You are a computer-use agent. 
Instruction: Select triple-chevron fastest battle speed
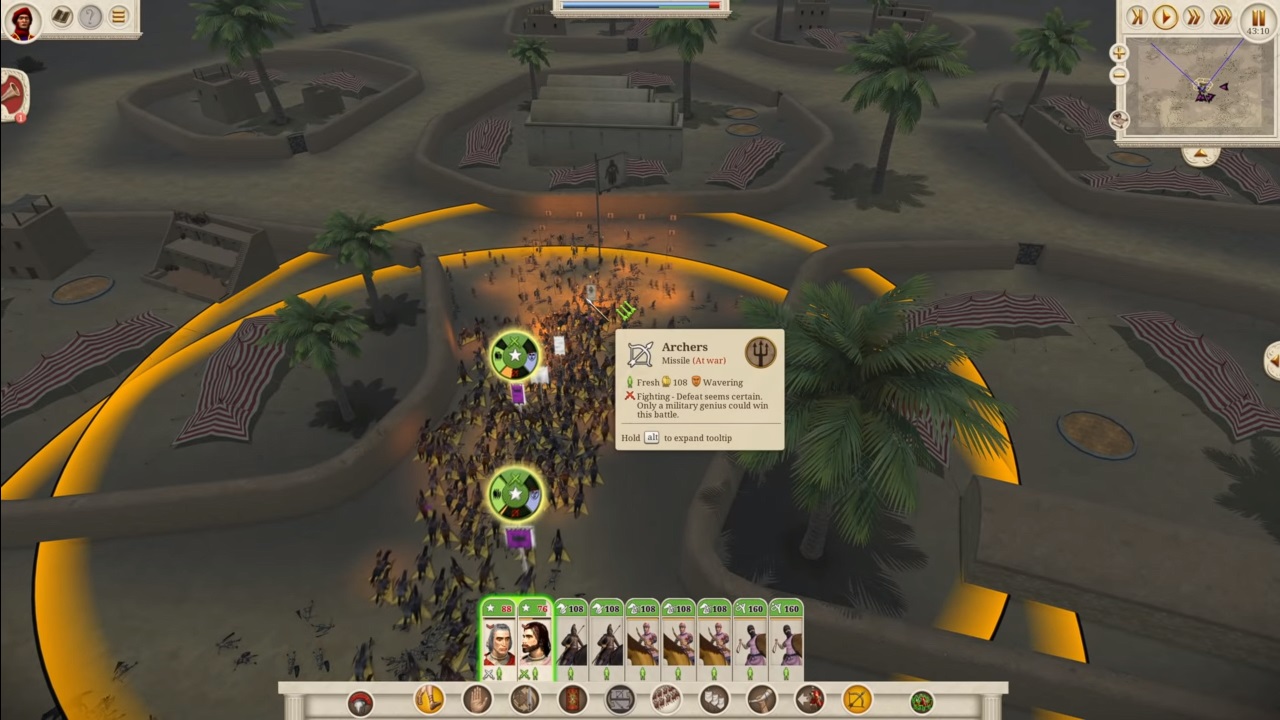coord(1223,17)
